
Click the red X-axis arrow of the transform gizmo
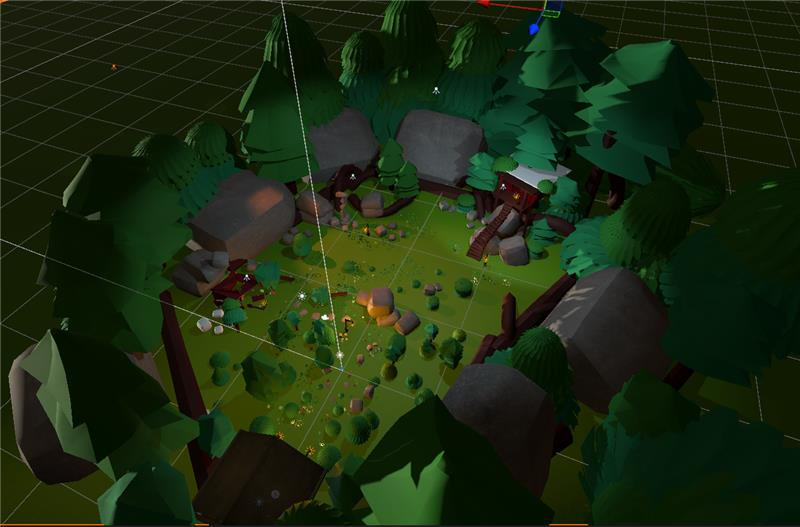click(483, 3)
